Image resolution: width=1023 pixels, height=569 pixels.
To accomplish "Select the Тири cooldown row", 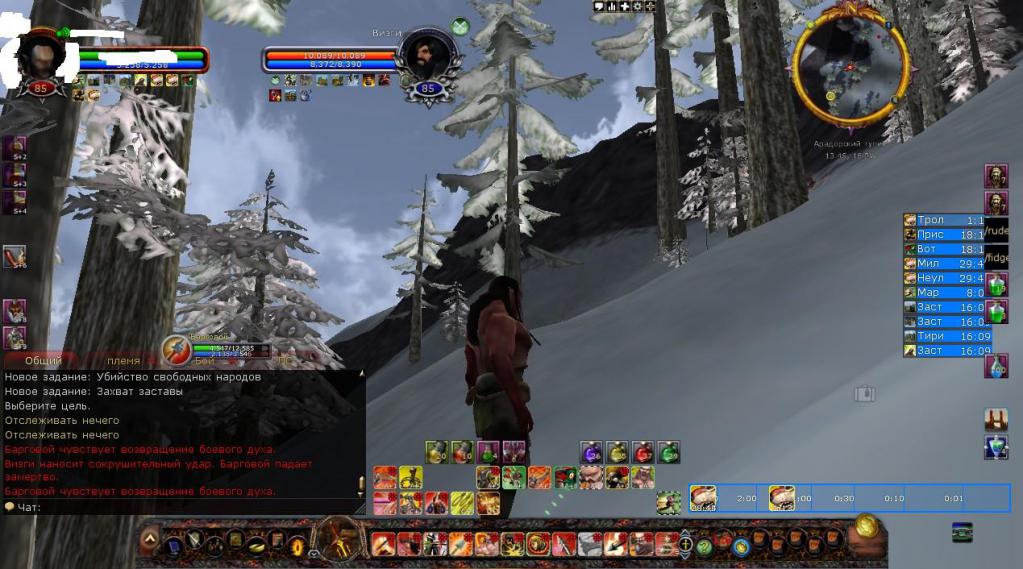I will pos(946,337).
